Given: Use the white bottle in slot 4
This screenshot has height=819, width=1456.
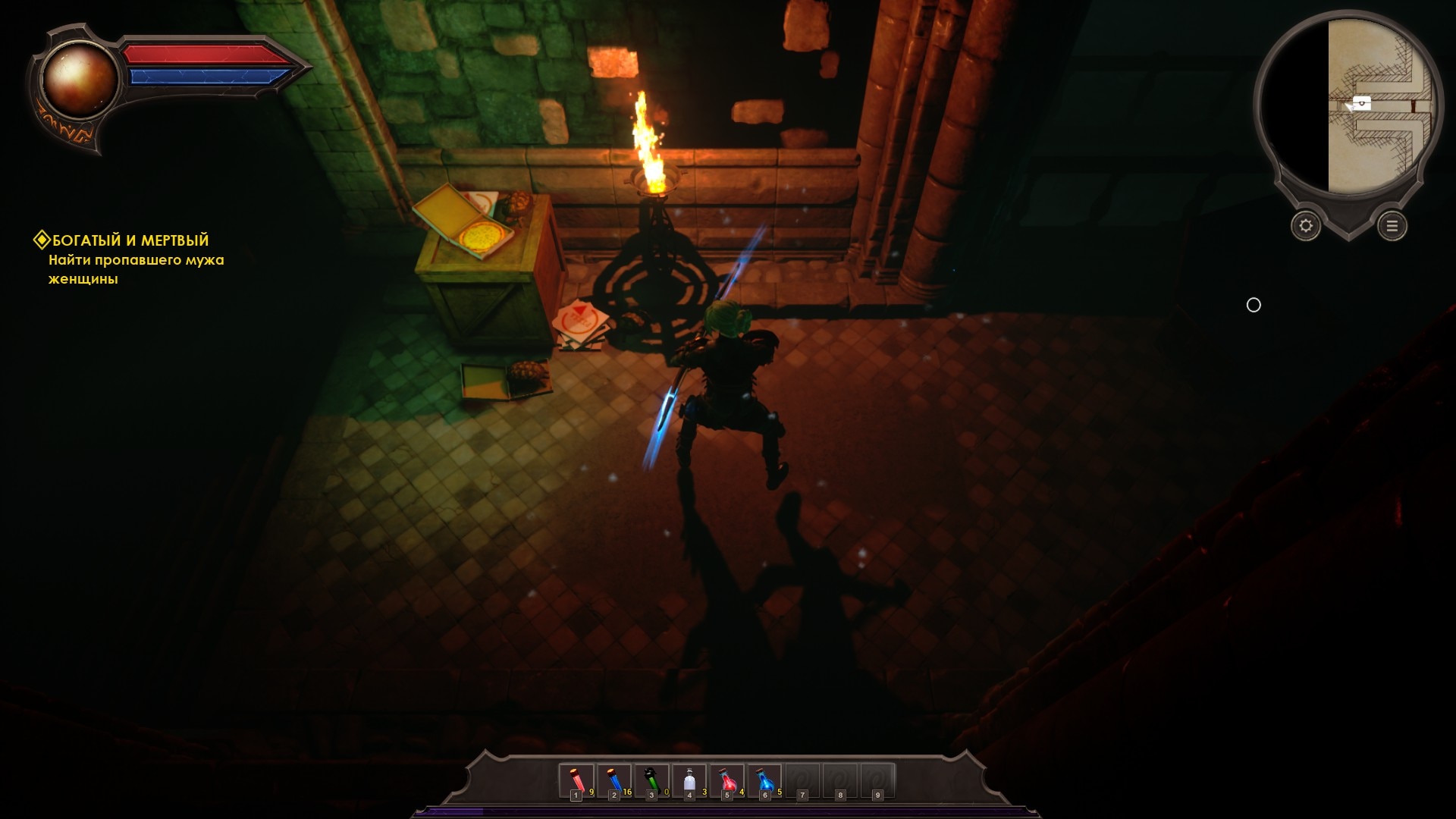Looking at the screenshot, I should (689, 781).
